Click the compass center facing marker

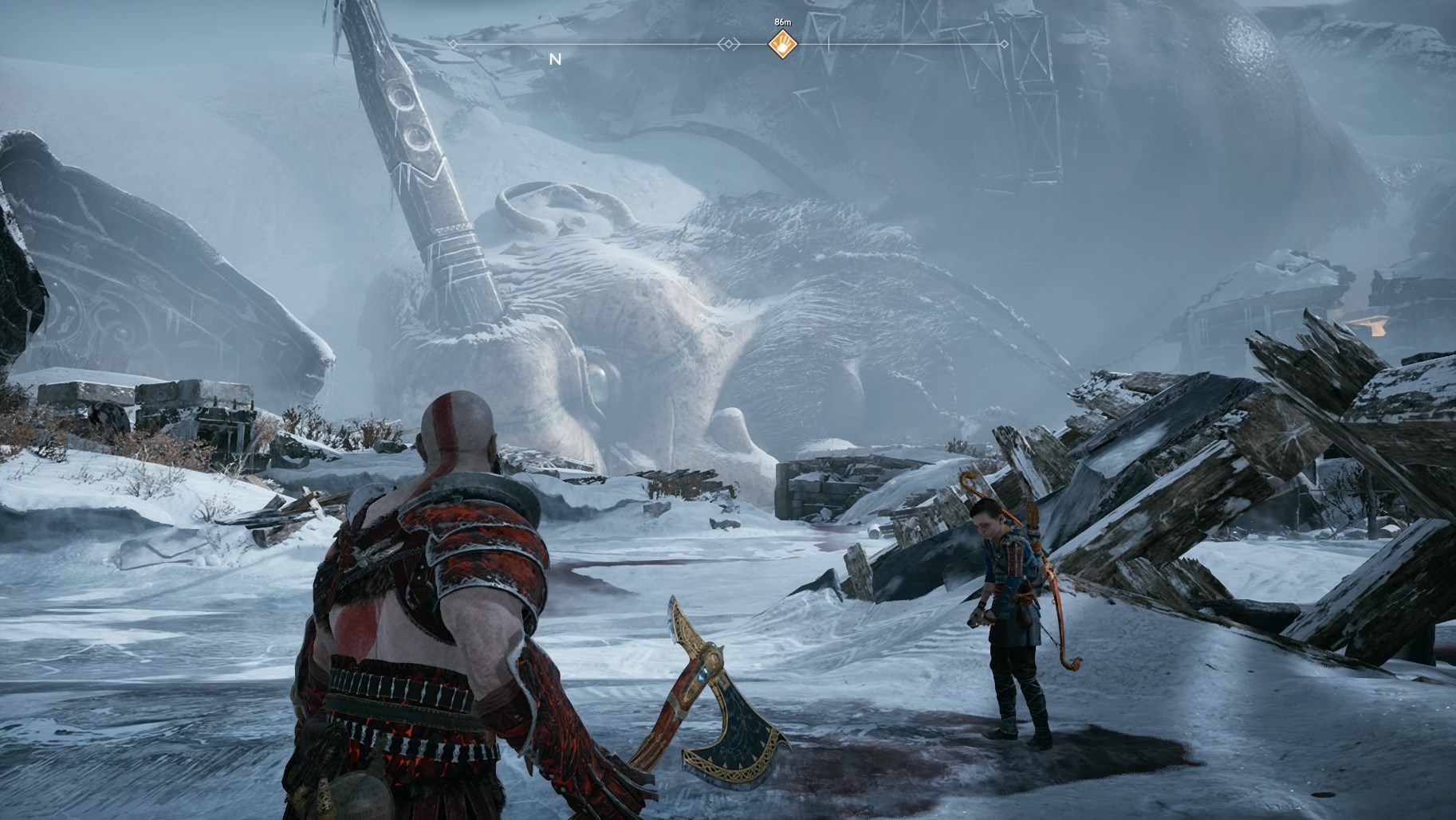[728, 45]
